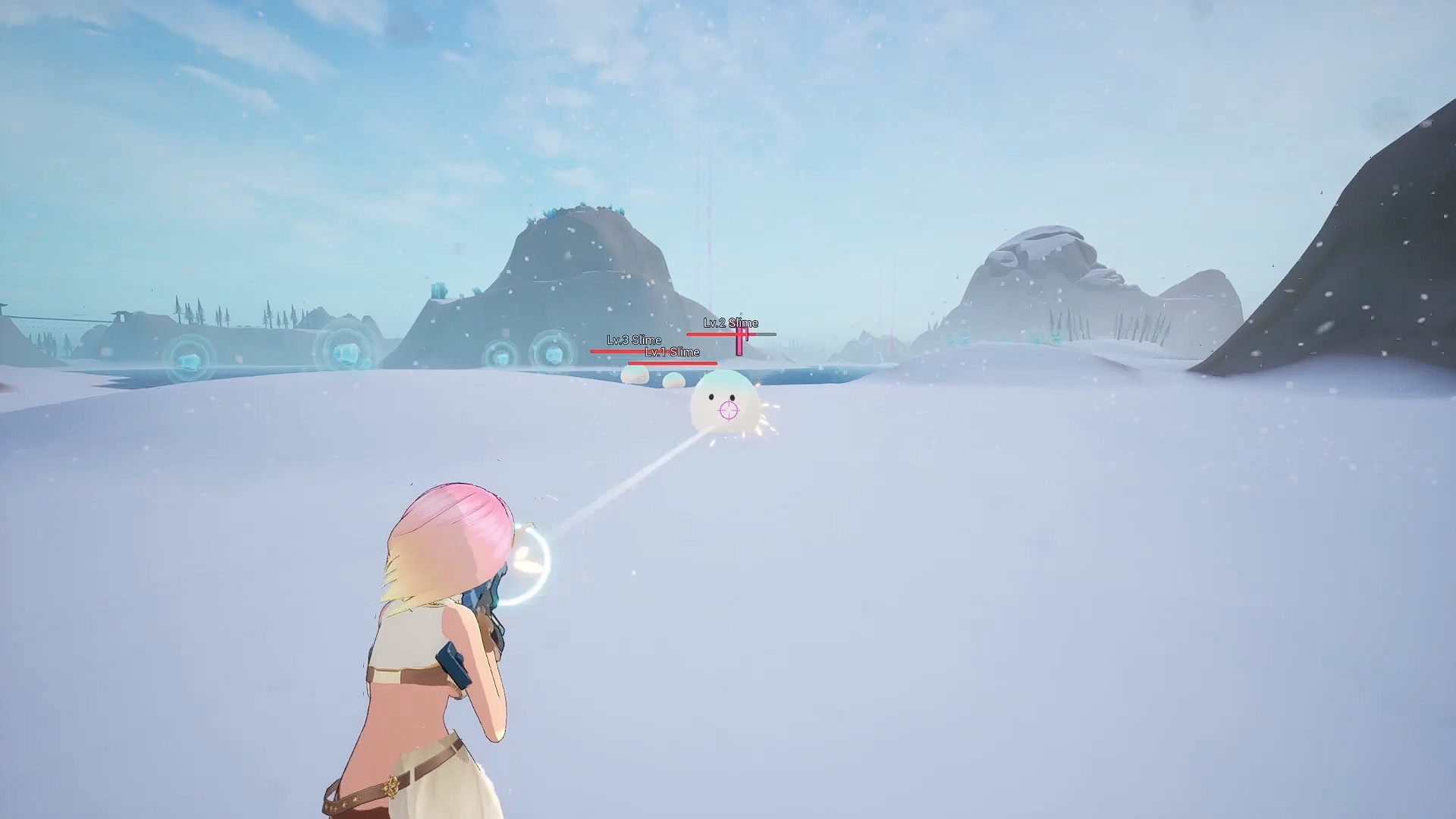This screenshot has width=1456, height=819.
Task: Click the smallest slime in the background
Action: point(673,381)
